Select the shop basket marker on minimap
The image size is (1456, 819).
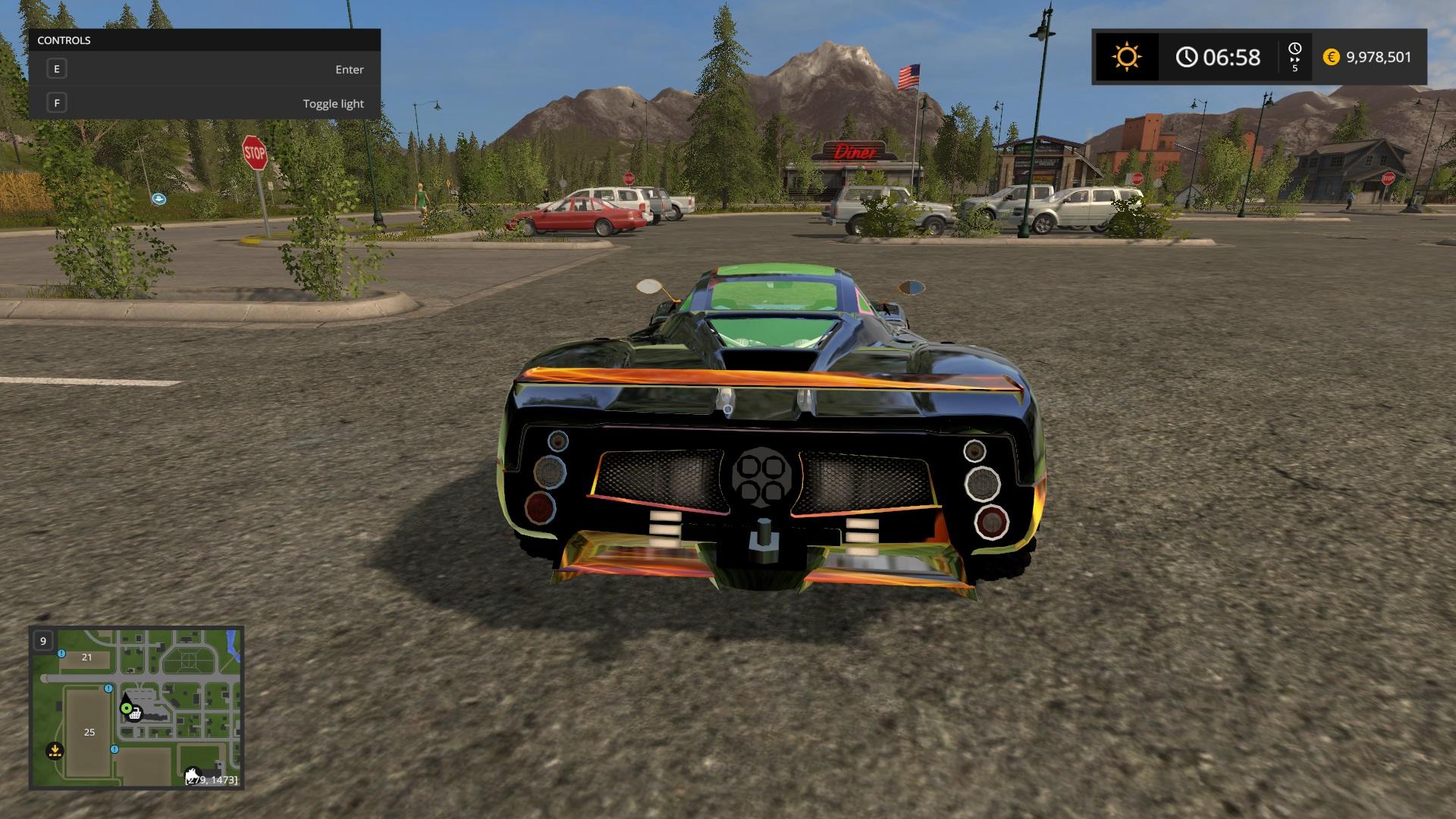135,714
